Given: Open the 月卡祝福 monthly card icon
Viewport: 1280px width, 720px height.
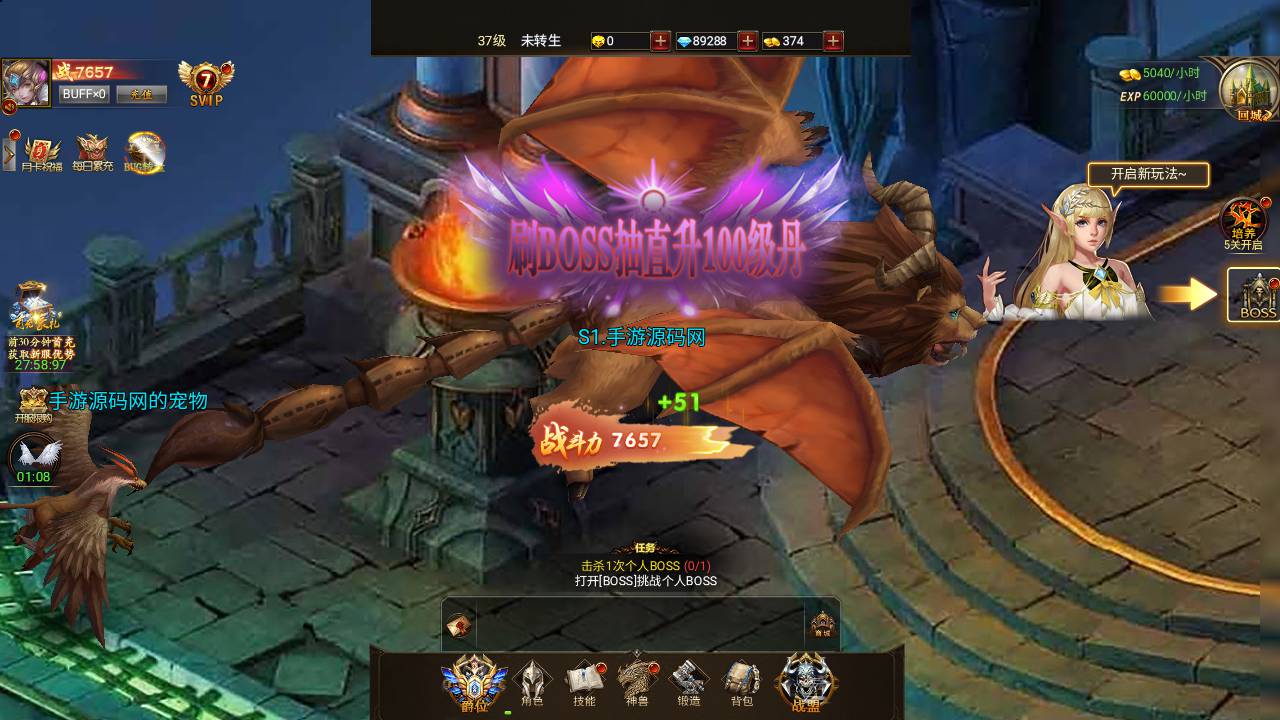Looking at the screenshot, I should point(42,153).
